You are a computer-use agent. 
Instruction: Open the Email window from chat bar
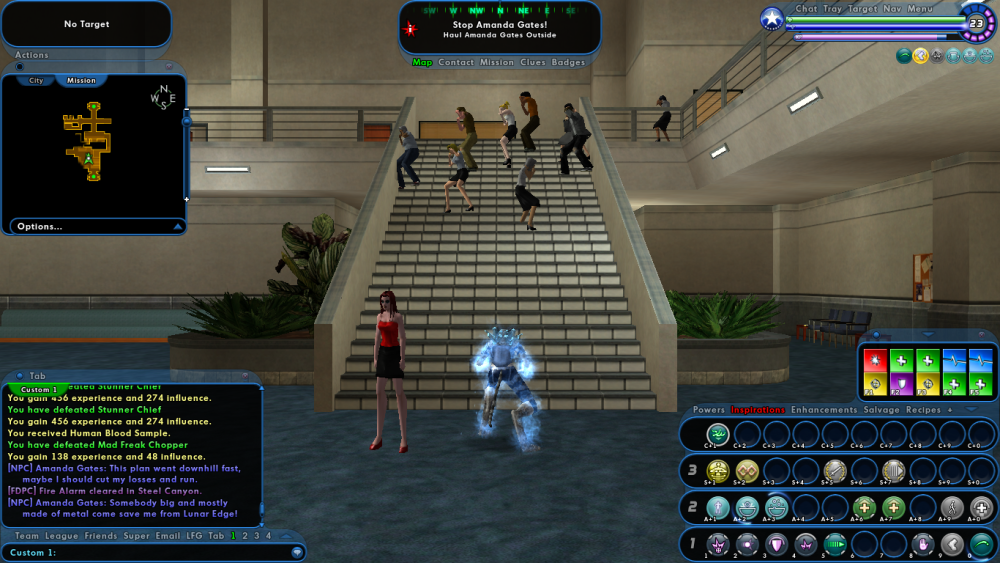[169, 536]
